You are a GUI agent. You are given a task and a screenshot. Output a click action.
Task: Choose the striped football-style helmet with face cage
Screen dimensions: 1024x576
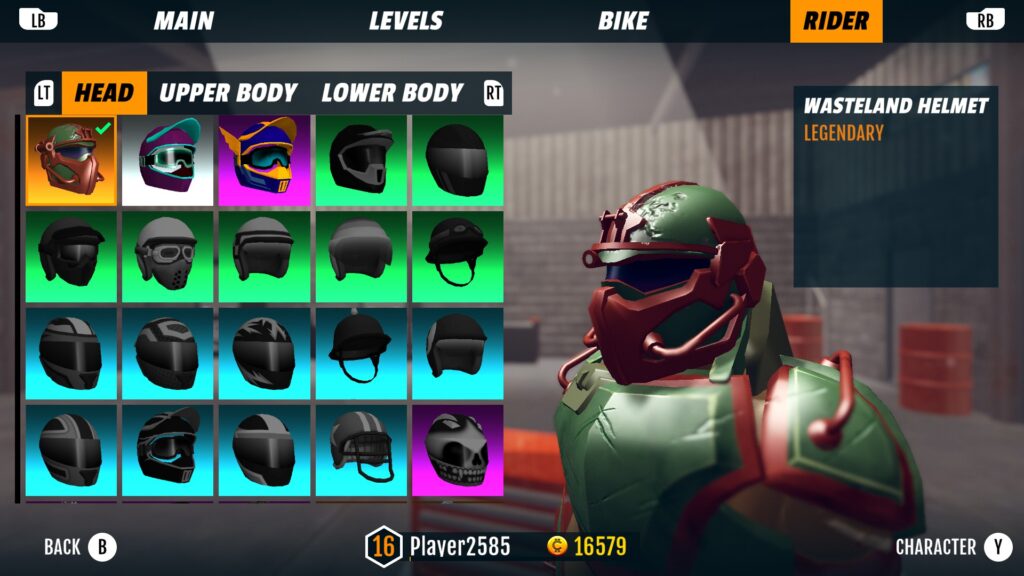[x=361, y=450]
